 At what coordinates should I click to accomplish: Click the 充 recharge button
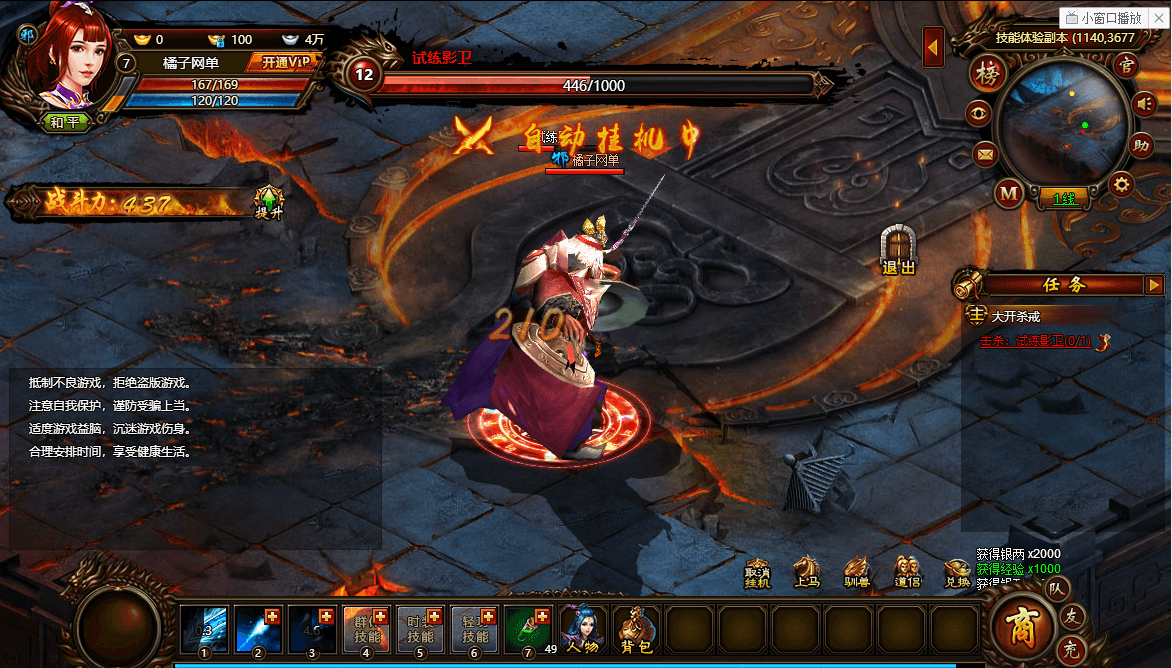point(1070,648)
